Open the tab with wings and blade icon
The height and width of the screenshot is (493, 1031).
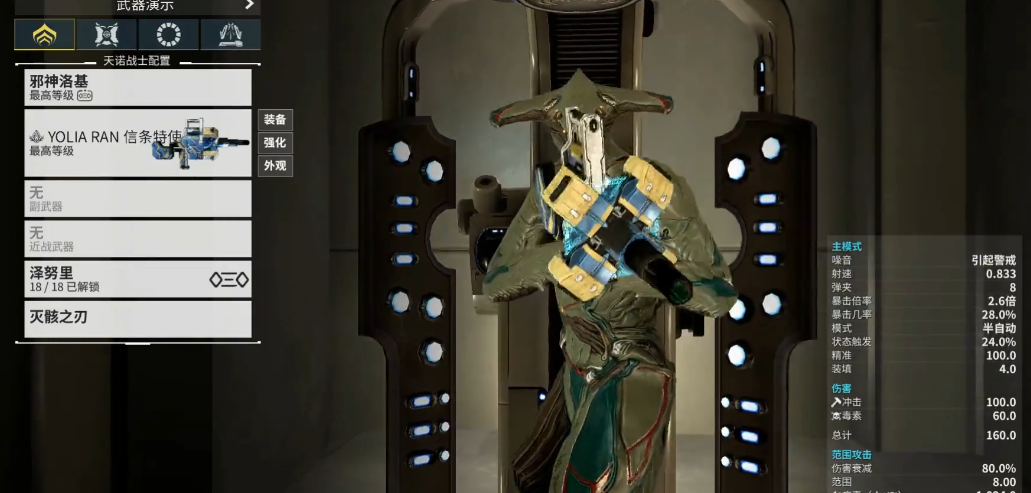pos(230,35)
